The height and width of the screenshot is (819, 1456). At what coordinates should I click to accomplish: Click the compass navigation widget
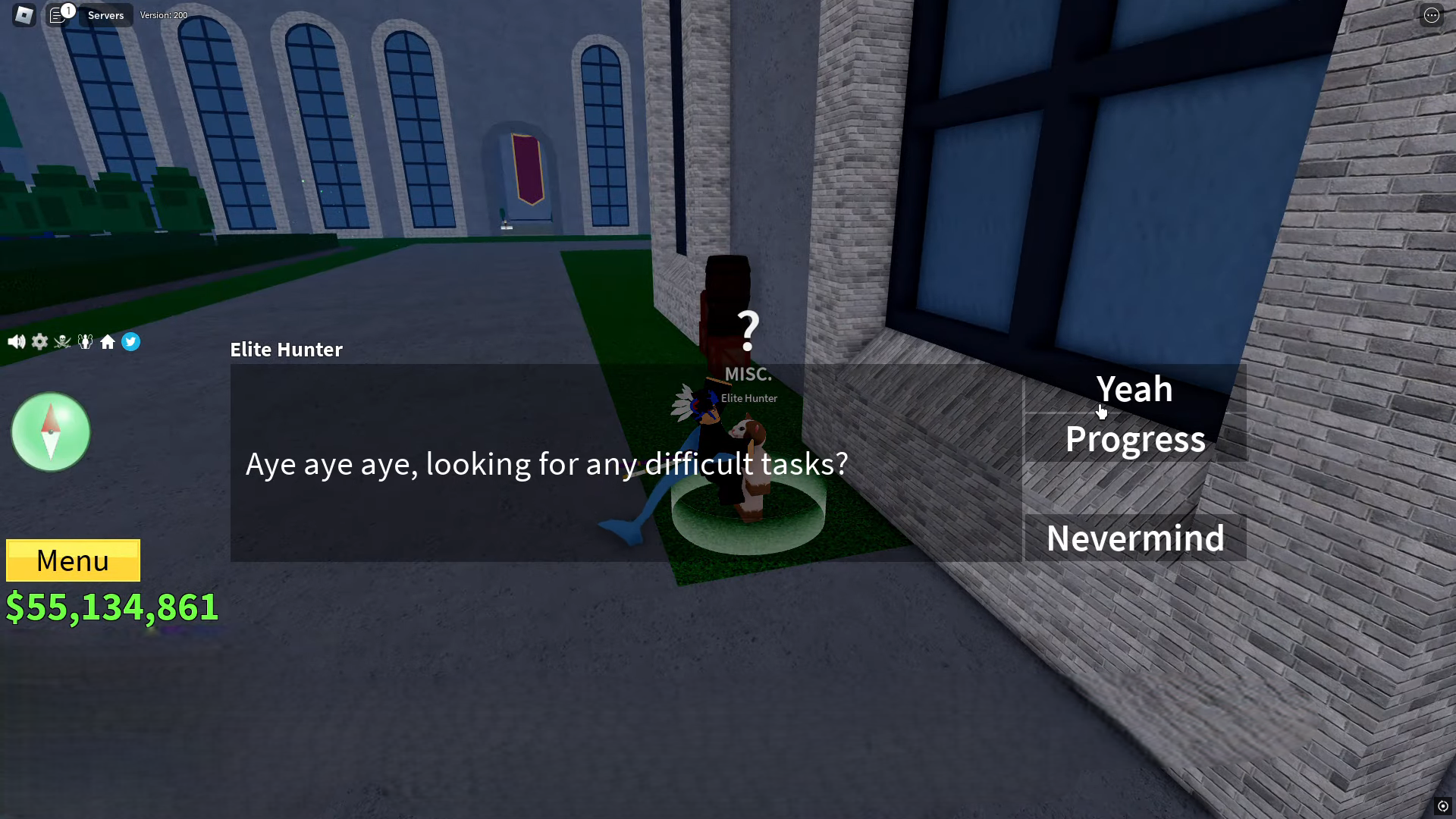[x=50, y=431]
